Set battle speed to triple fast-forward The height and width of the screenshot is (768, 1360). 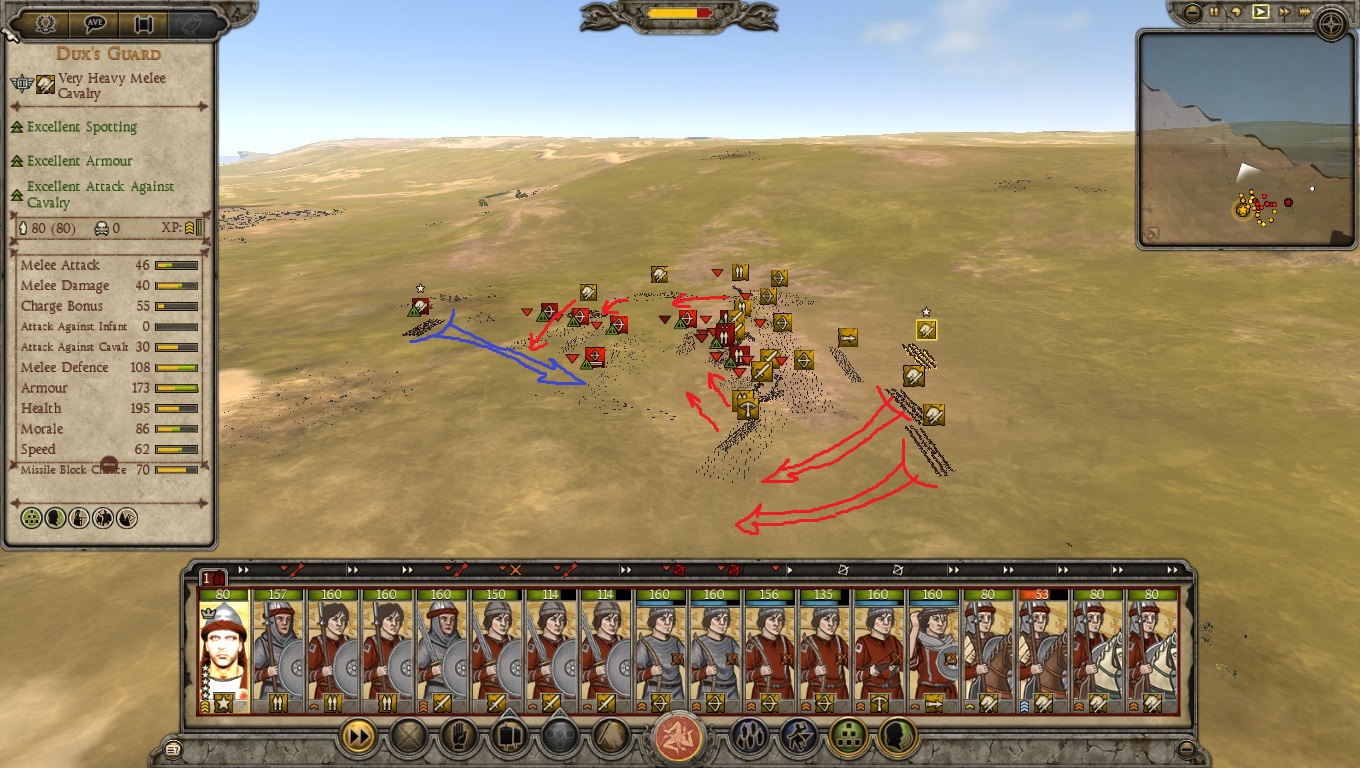click(x=1306, y=13)
